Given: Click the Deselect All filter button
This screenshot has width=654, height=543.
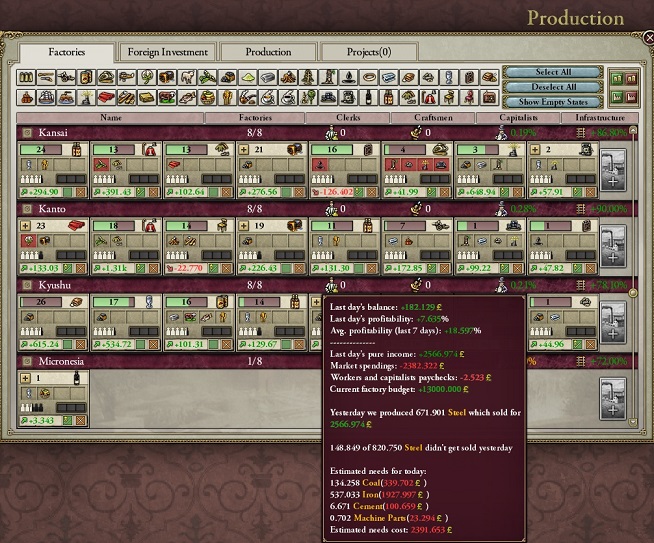Looking at the screenshot, I should [x=553, y=87].
